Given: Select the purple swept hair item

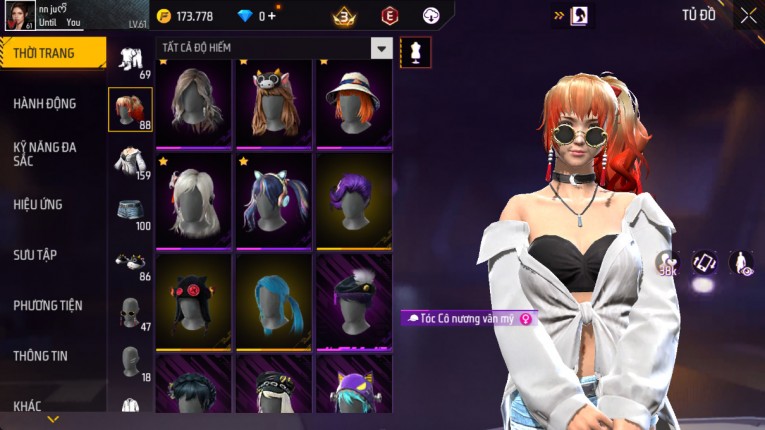Looking at the screenshot, I should point(354,199).
